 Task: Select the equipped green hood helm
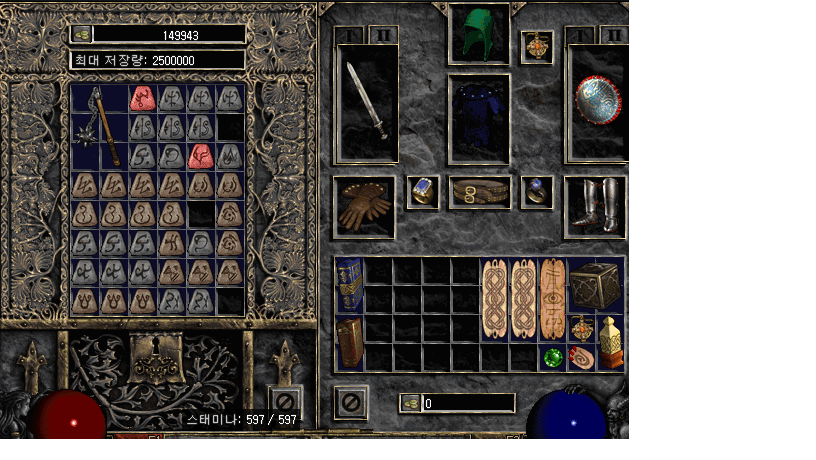pos(479,35)
